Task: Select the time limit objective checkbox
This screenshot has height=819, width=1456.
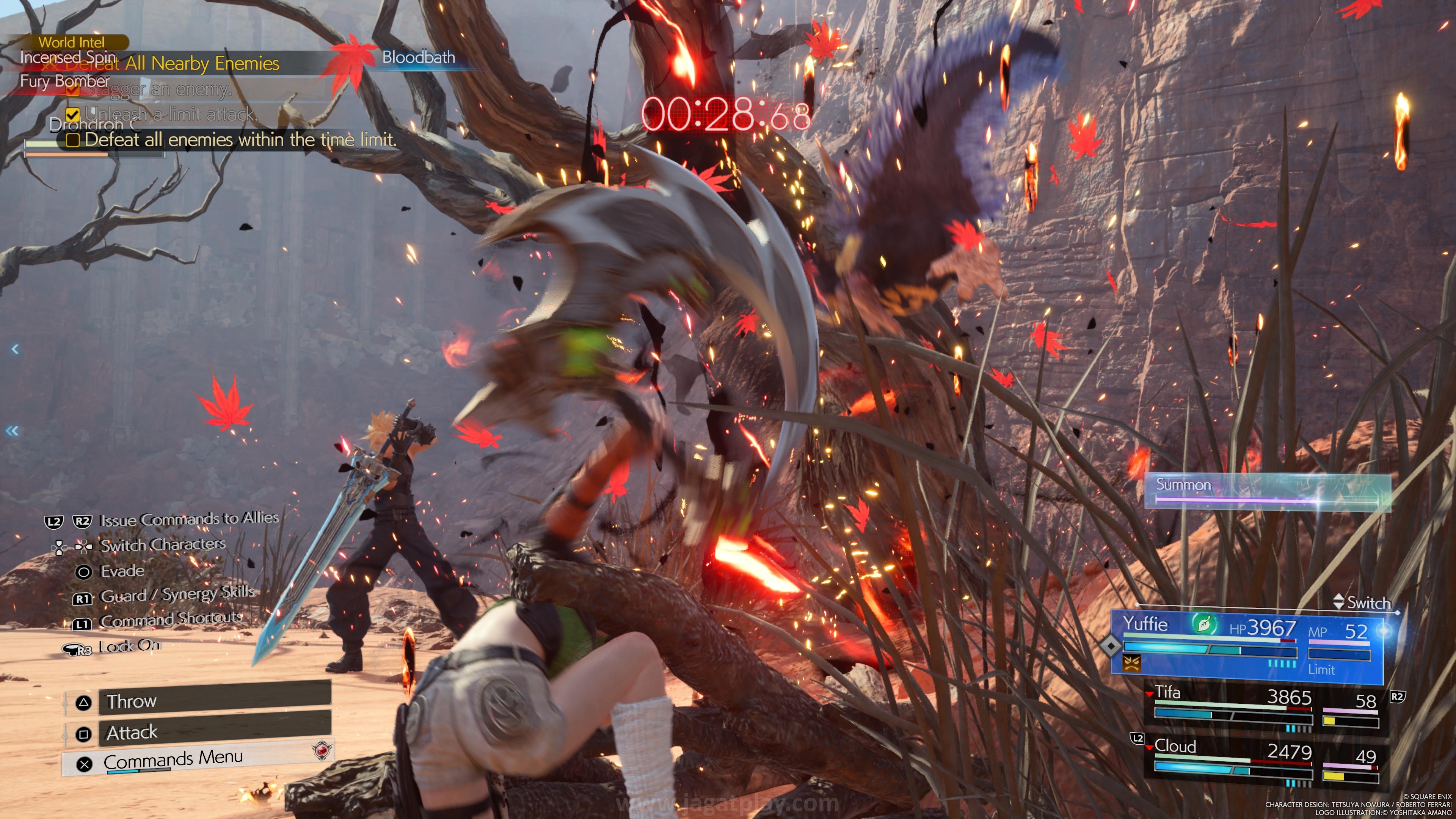Action: pyautogui.click(x=73, y=140)
